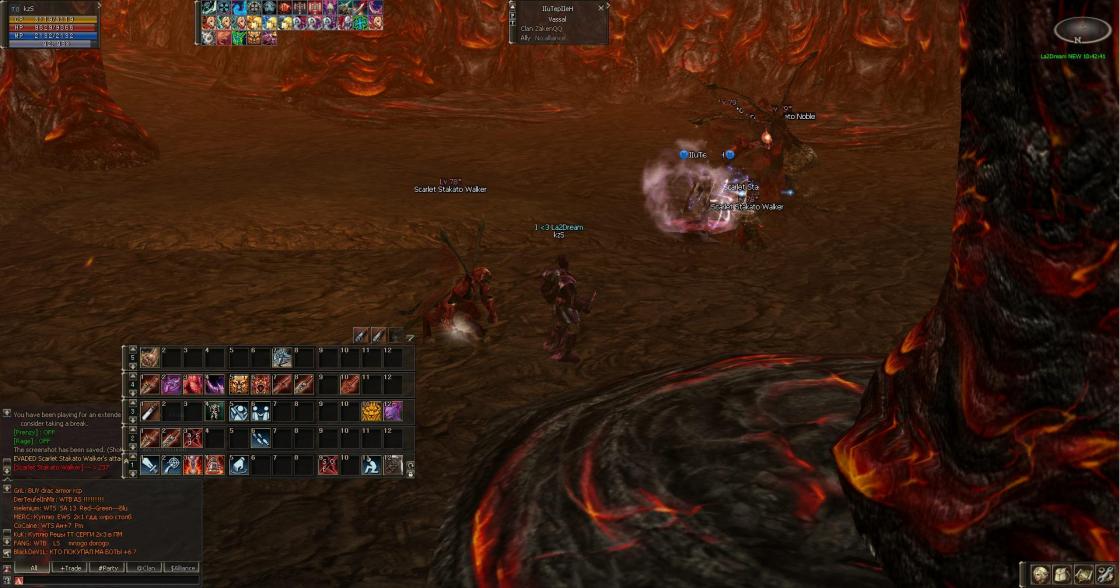The image size is (1120, 588).
Task: Activate the purple cat buff icon
Action: (393, 411)
